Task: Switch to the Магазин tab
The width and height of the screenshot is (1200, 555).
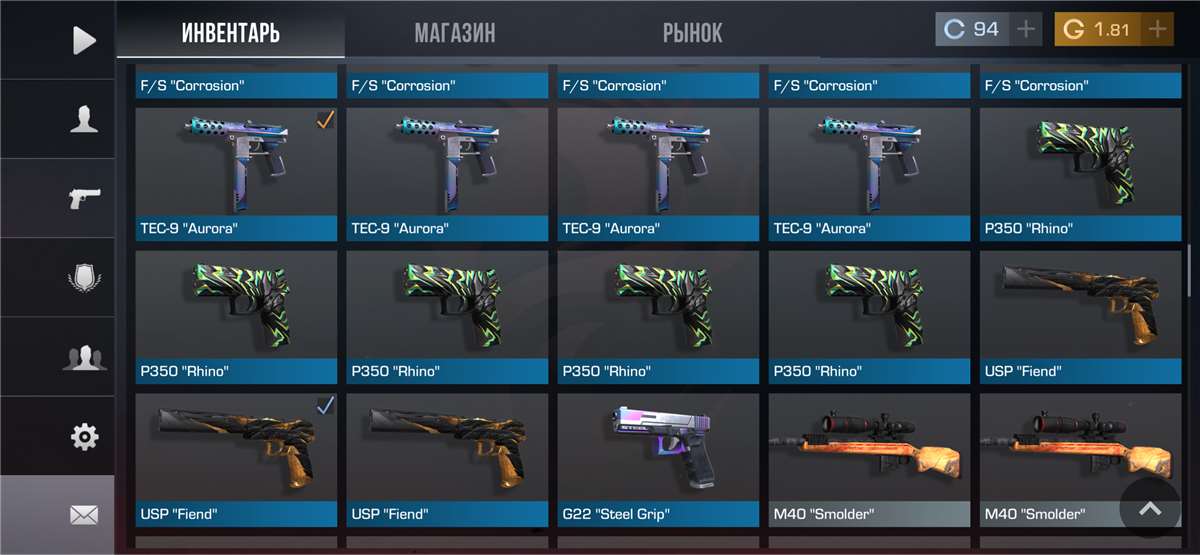Action: coord(455,33)
